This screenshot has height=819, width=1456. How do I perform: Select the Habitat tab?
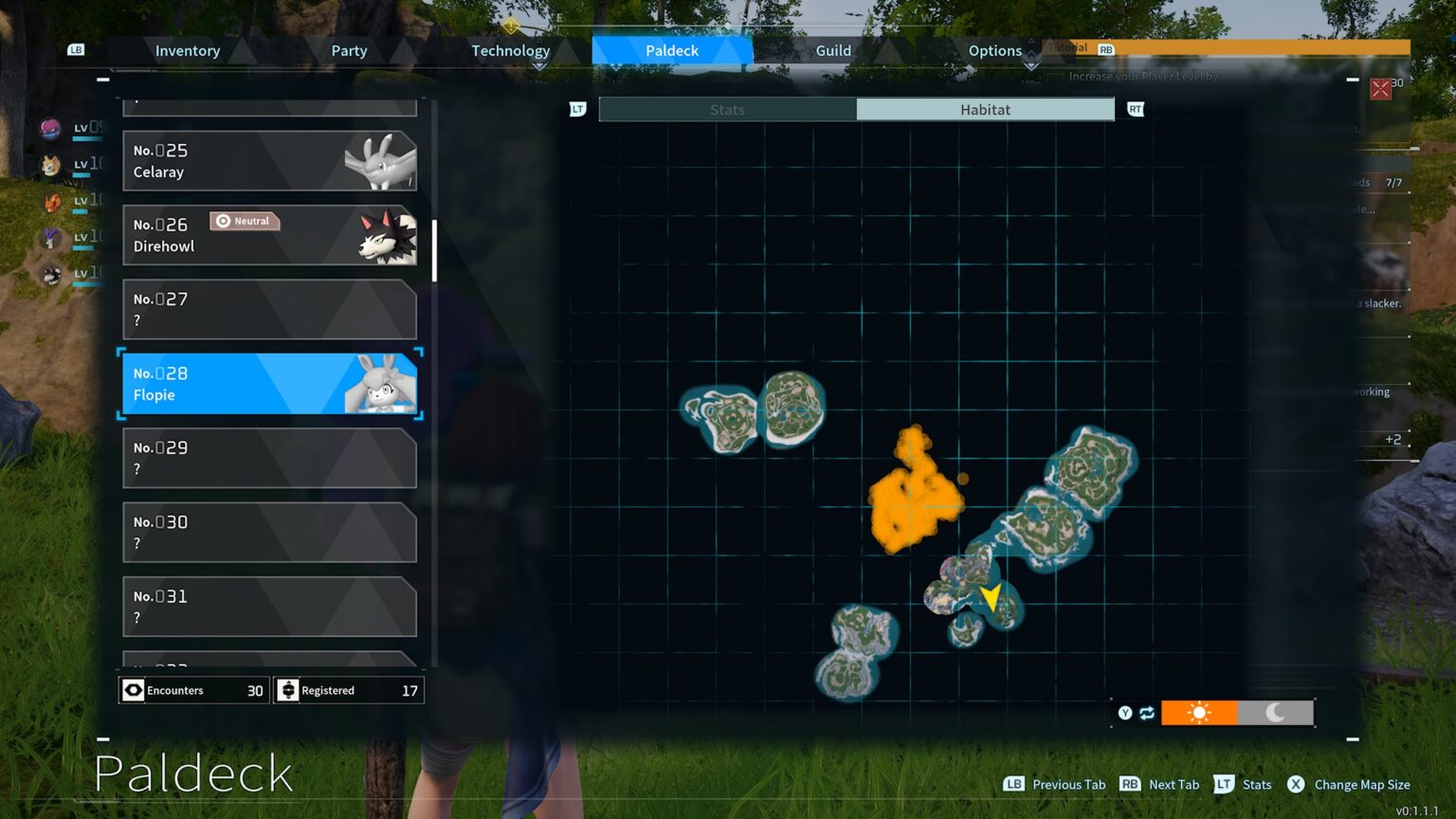(985, 109)
